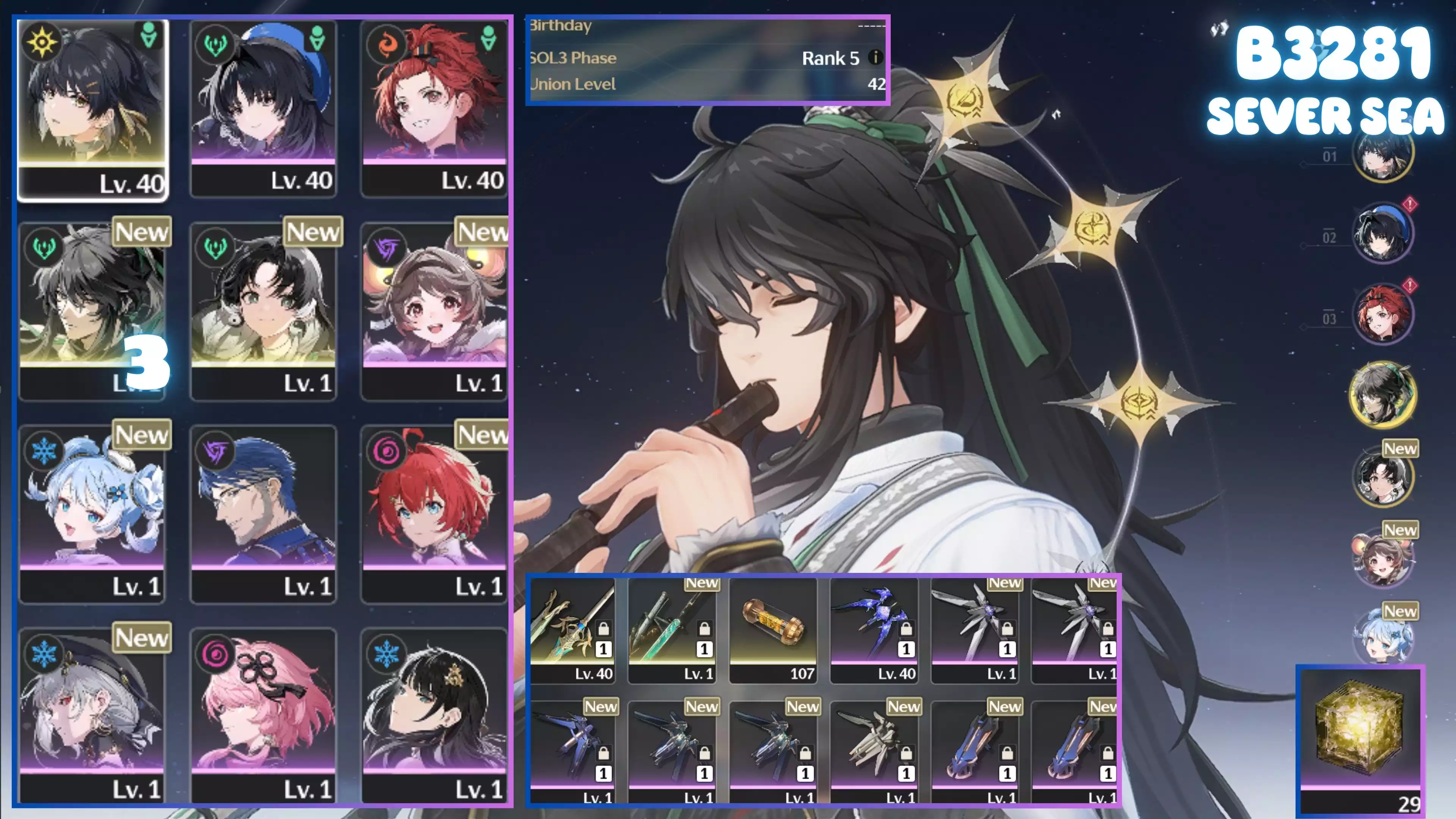This screenshot has width=1456, height=819.
Task: Switch to team slot 03 round avatar
Action: 1382,314
